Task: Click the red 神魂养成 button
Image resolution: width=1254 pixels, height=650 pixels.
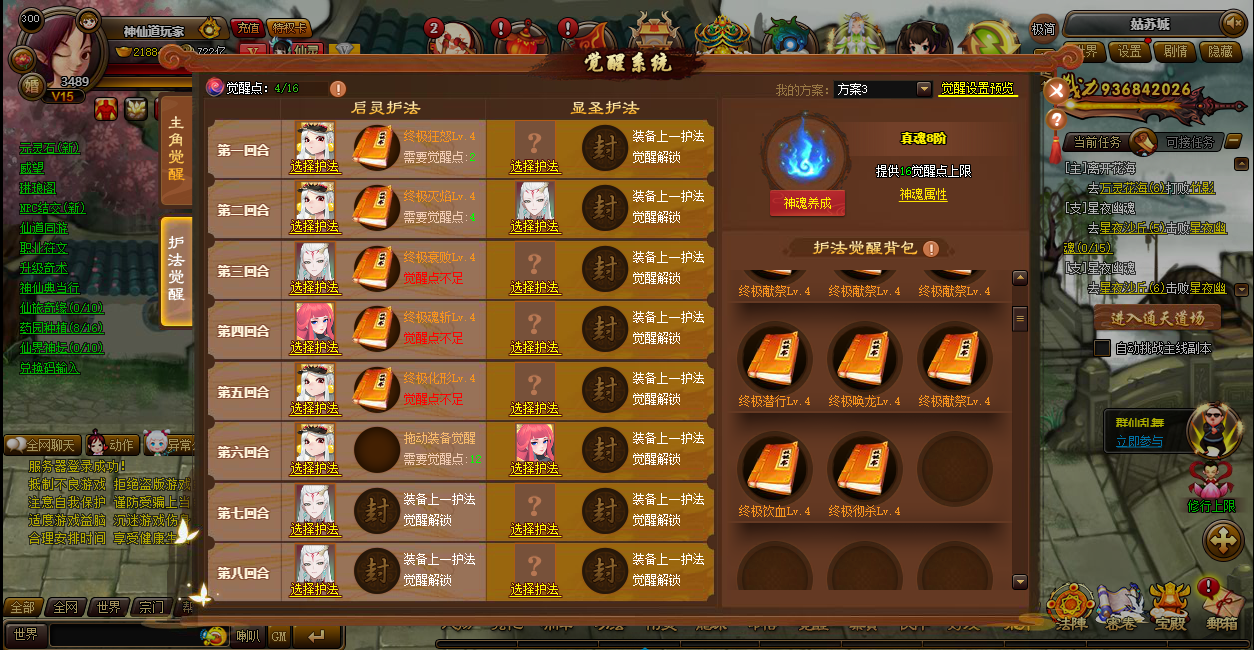Action: (x=807, y=203)
